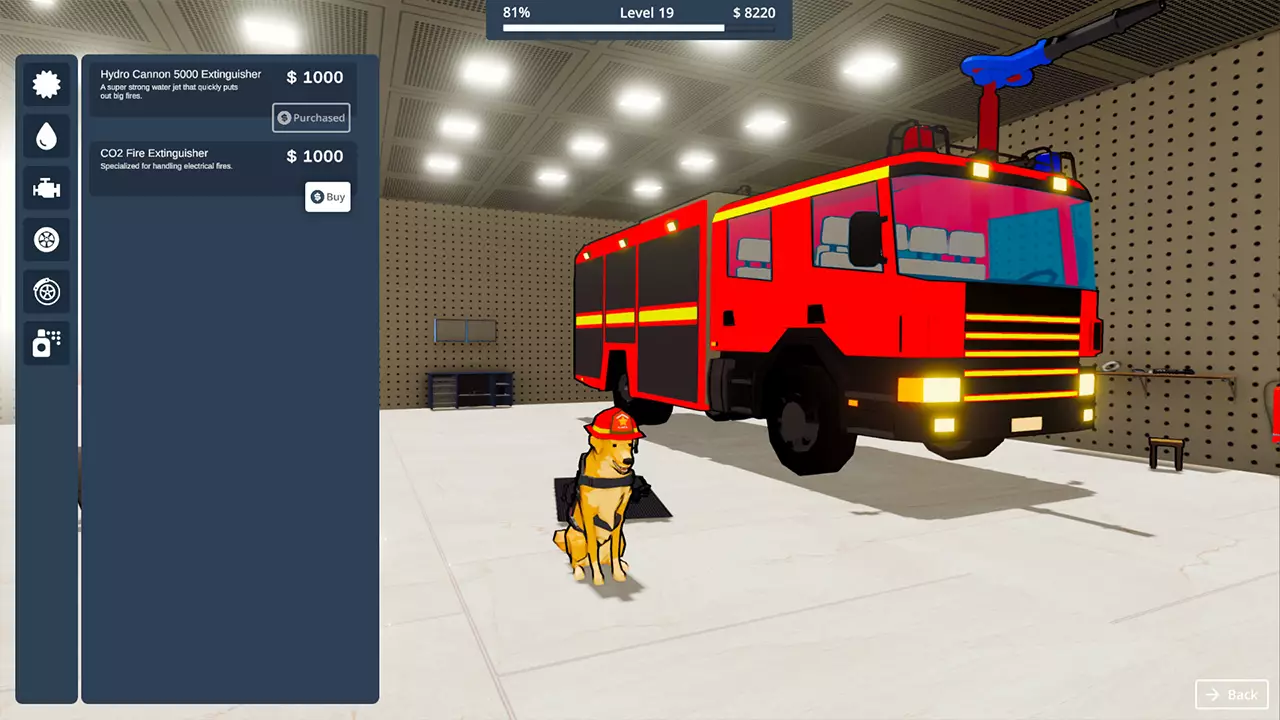Click the $8220 money display

(755, 13)
